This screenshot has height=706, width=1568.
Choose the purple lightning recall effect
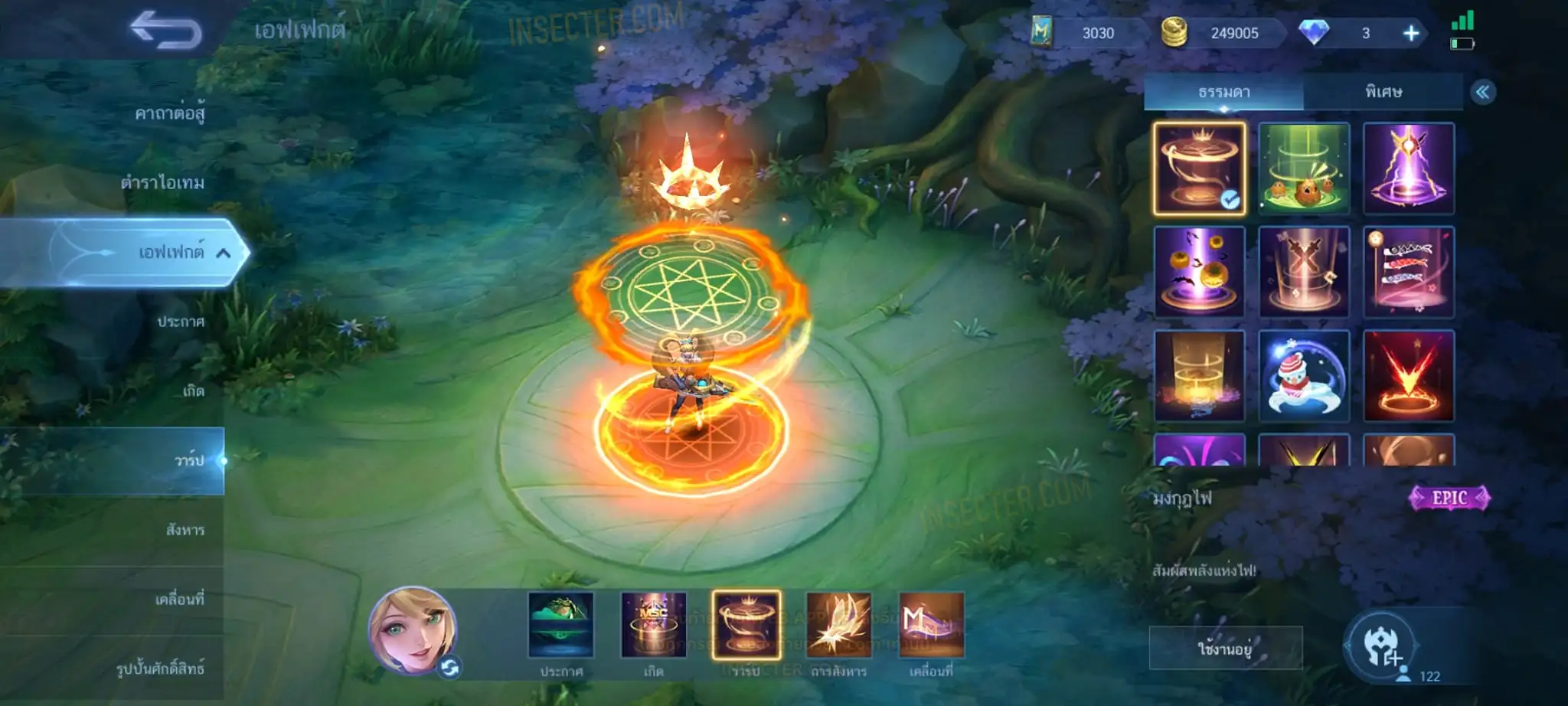tap(1408, 168)
